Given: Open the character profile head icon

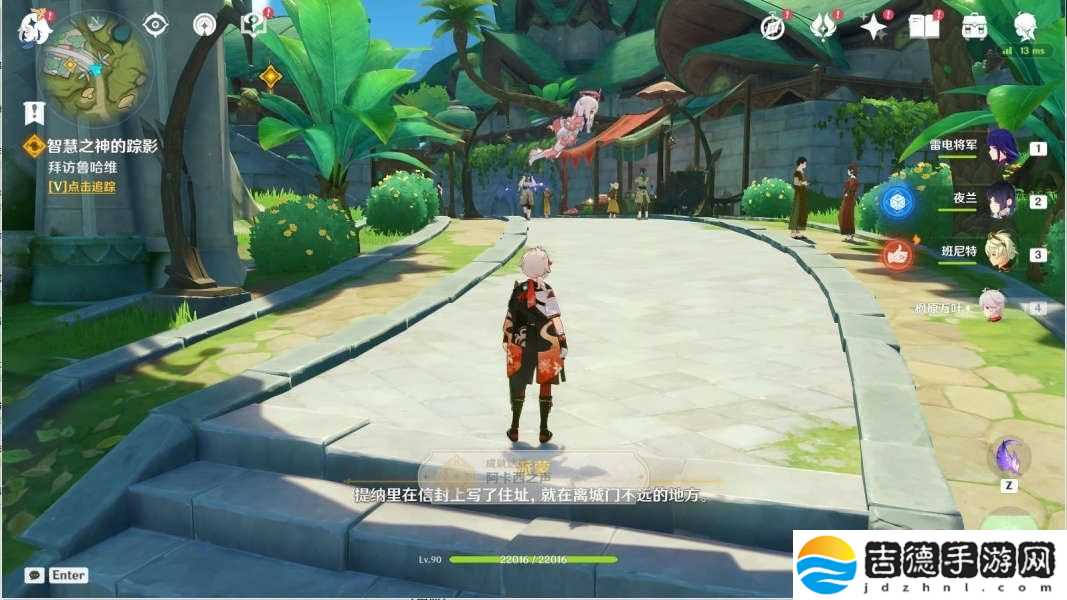Looking at the screenshot, I should coord(1024,26).
